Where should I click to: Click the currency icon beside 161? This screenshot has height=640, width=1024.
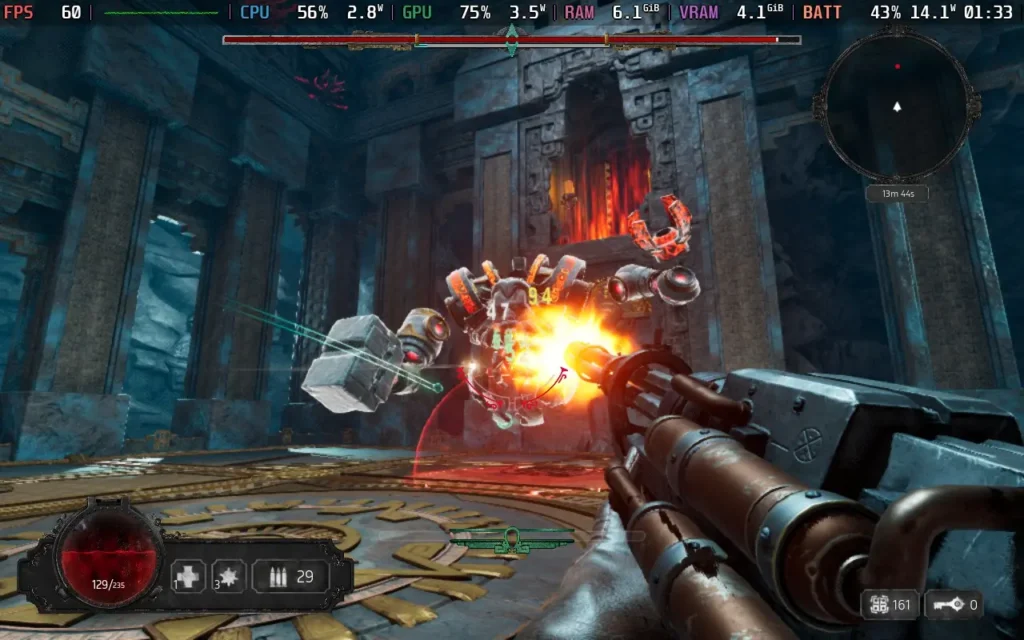coord(880,604)
